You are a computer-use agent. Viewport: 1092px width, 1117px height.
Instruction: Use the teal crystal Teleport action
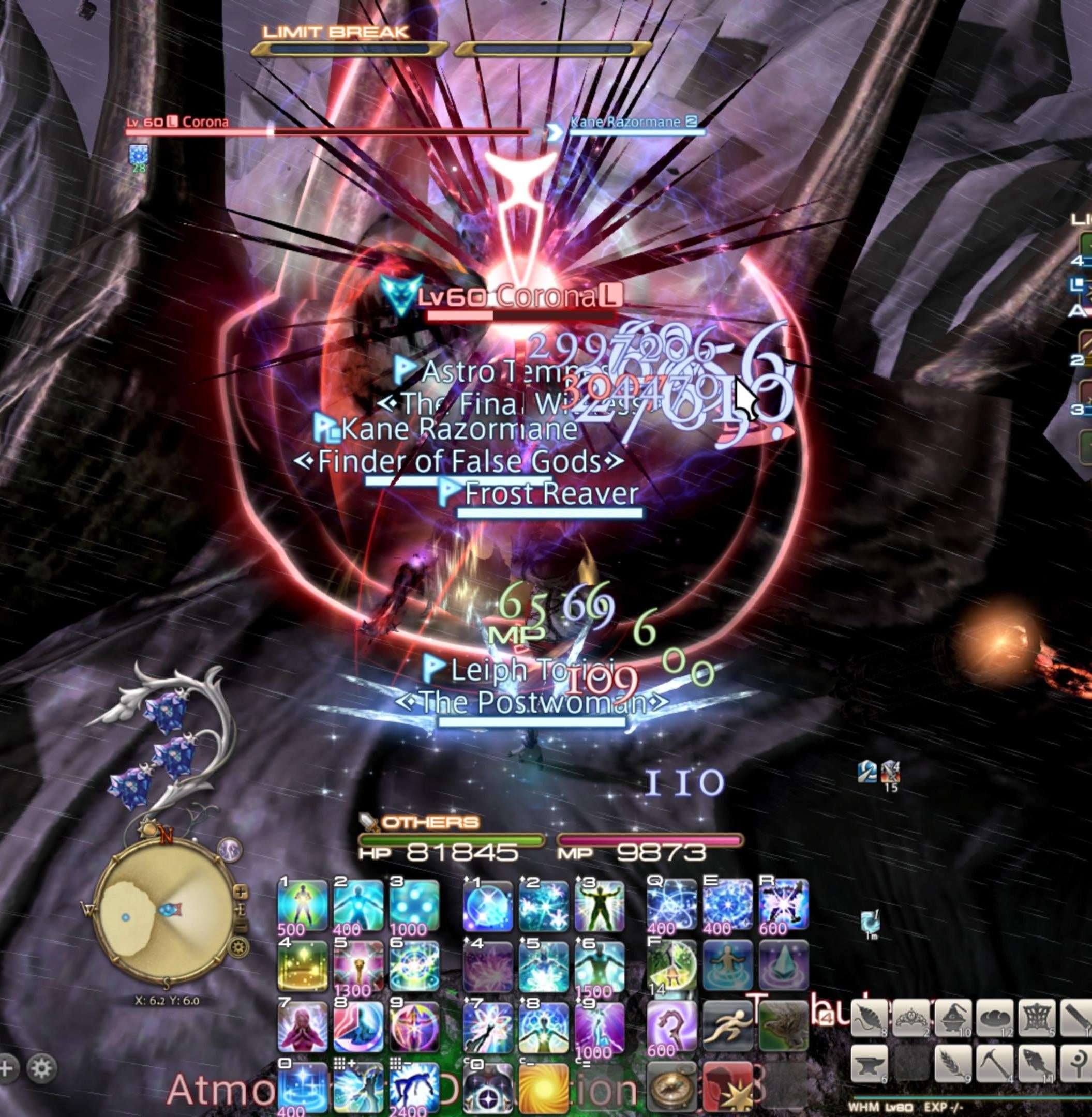[x=784, y=966]
